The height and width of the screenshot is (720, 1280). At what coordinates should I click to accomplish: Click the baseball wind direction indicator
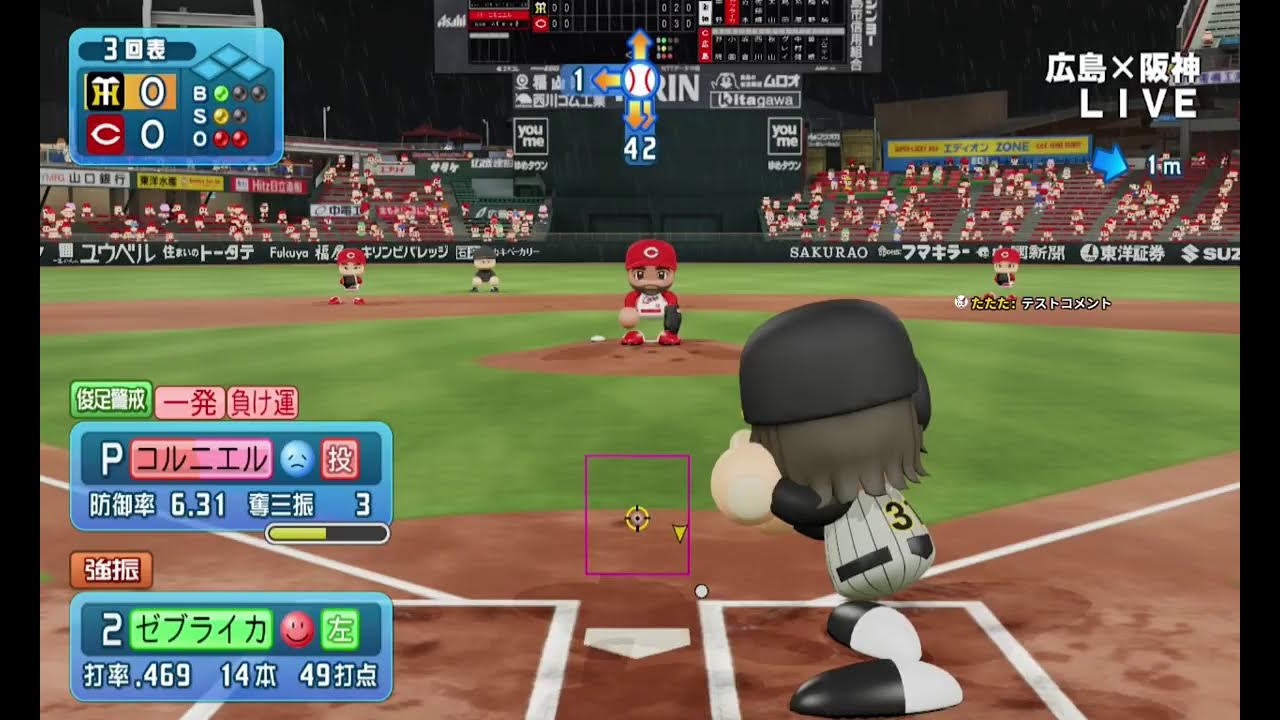639,80
